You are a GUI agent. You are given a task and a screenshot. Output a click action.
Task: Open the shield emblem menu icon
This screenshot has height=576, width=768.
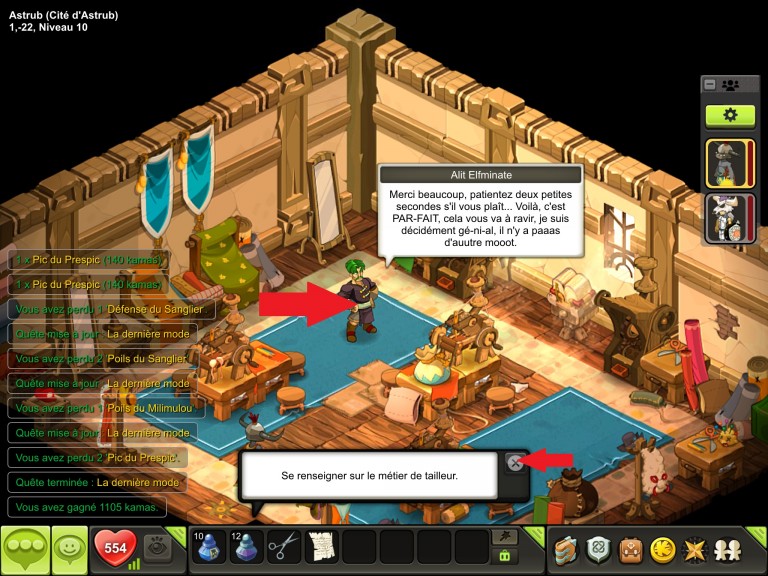[x=599, y=548]
